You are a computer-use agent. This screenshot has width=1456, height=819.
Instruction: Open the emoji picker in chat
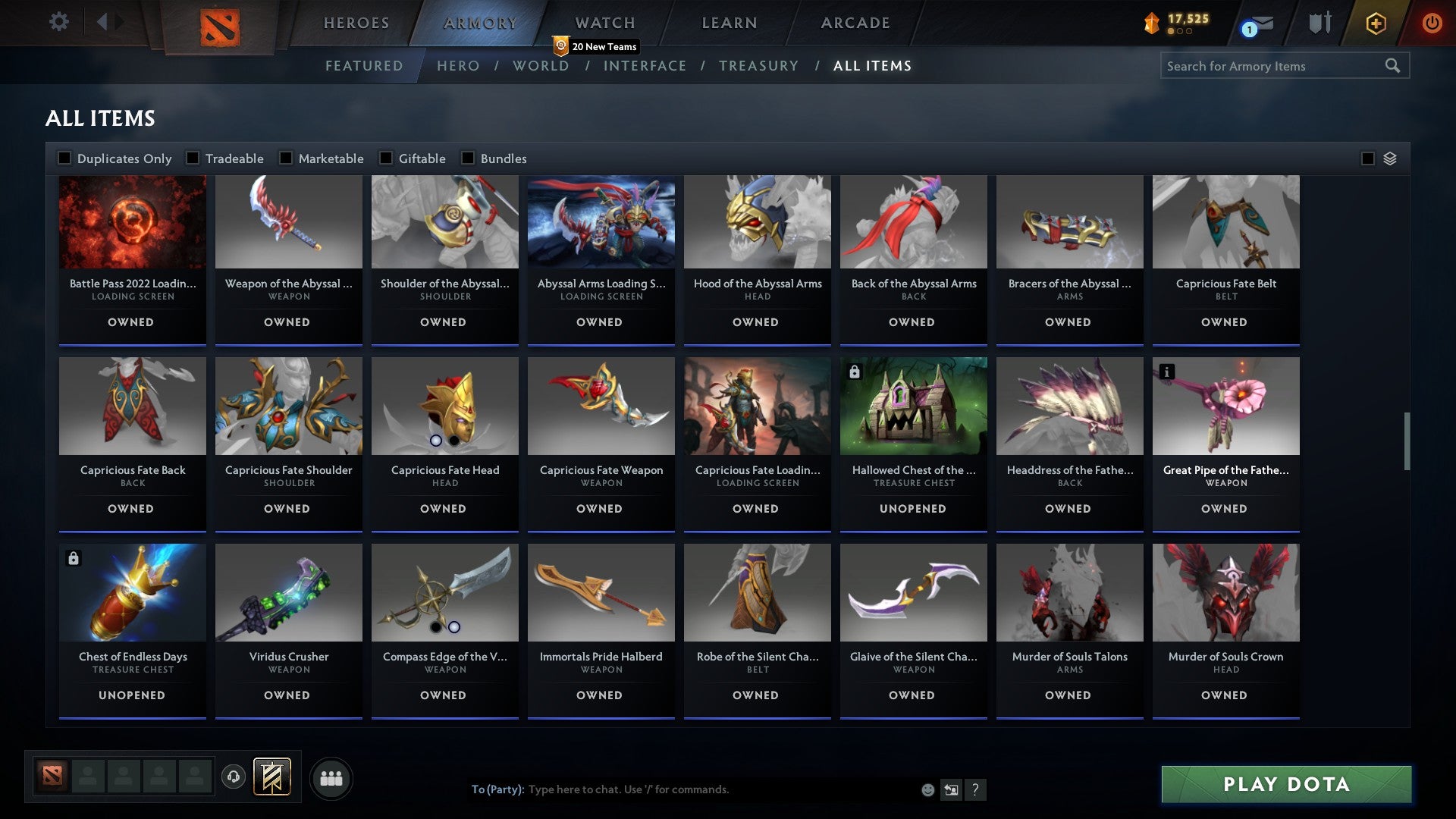927,789
